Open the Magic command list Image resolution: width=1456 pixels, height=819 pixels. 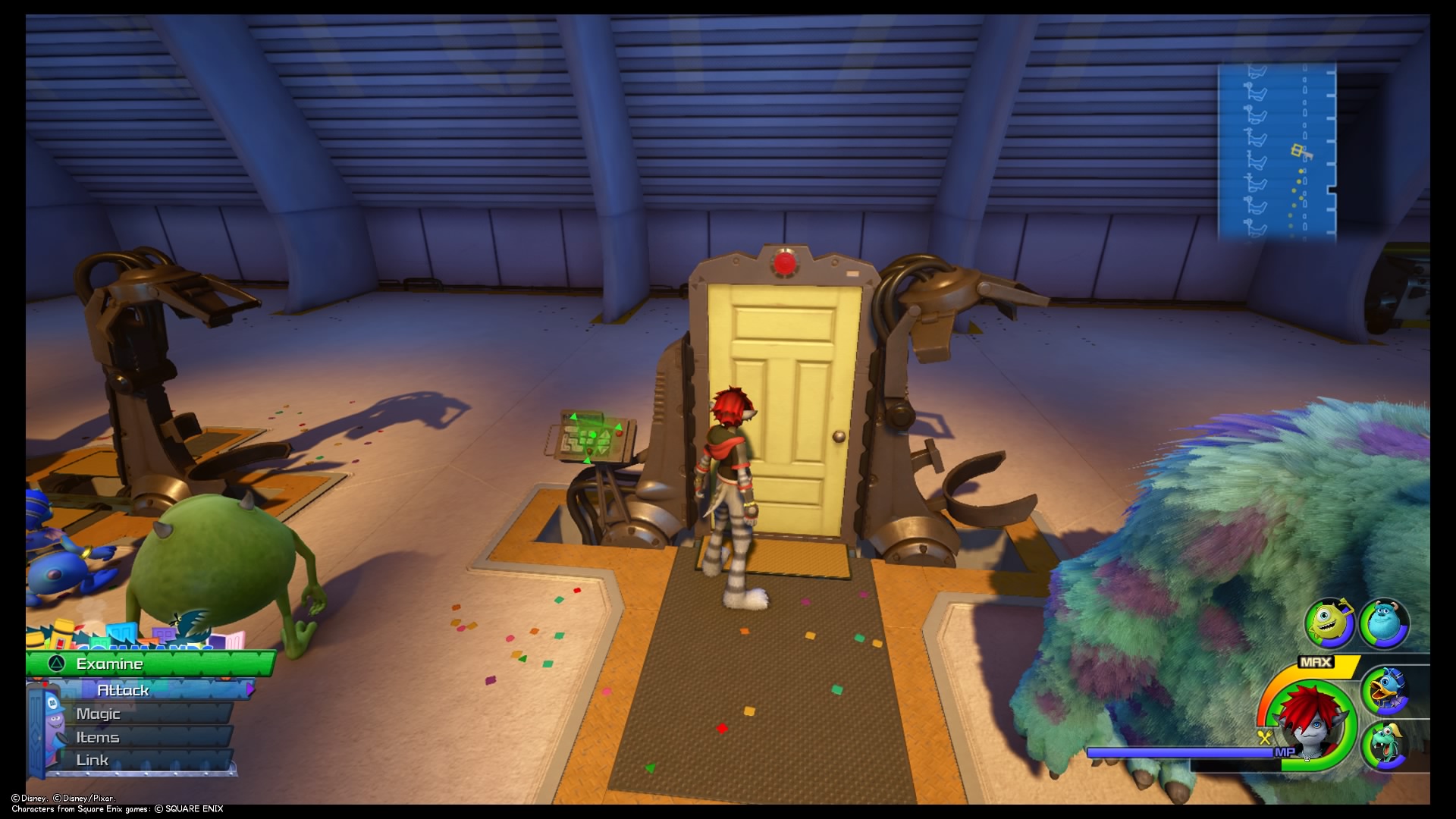[99, 713]
